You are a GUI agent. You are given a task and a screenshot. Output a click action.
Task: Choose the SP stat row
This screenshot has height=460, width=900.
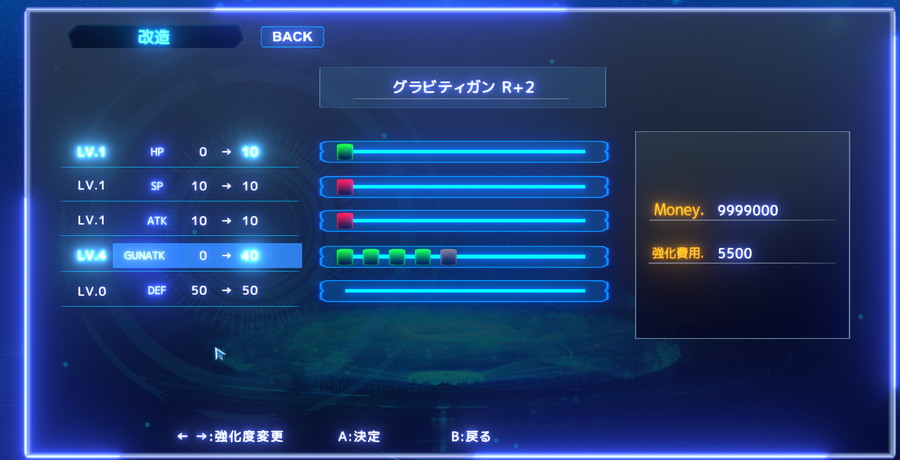click(180, 187)
